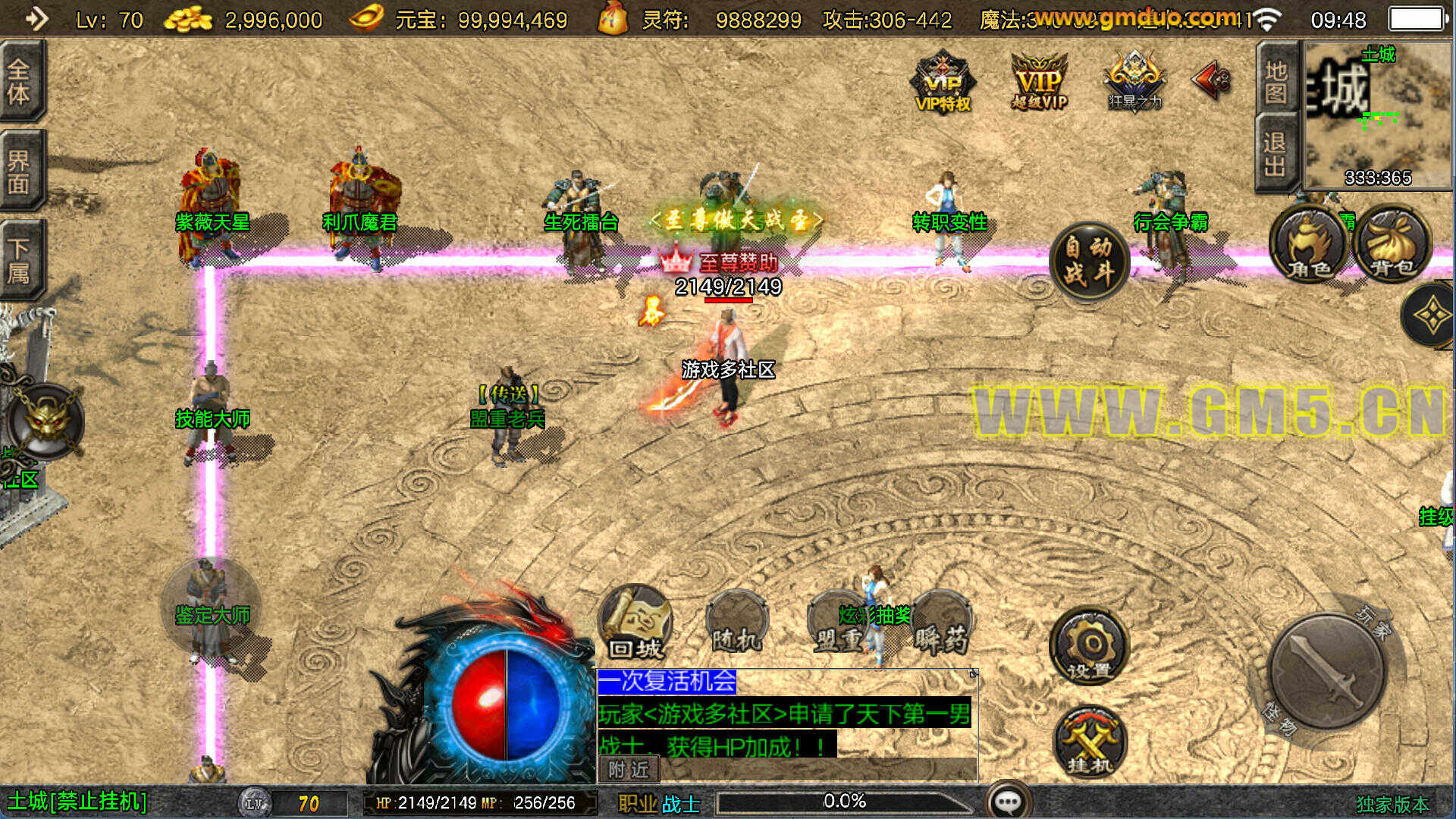Open the 设置 settings gear

coord(1089,646)
